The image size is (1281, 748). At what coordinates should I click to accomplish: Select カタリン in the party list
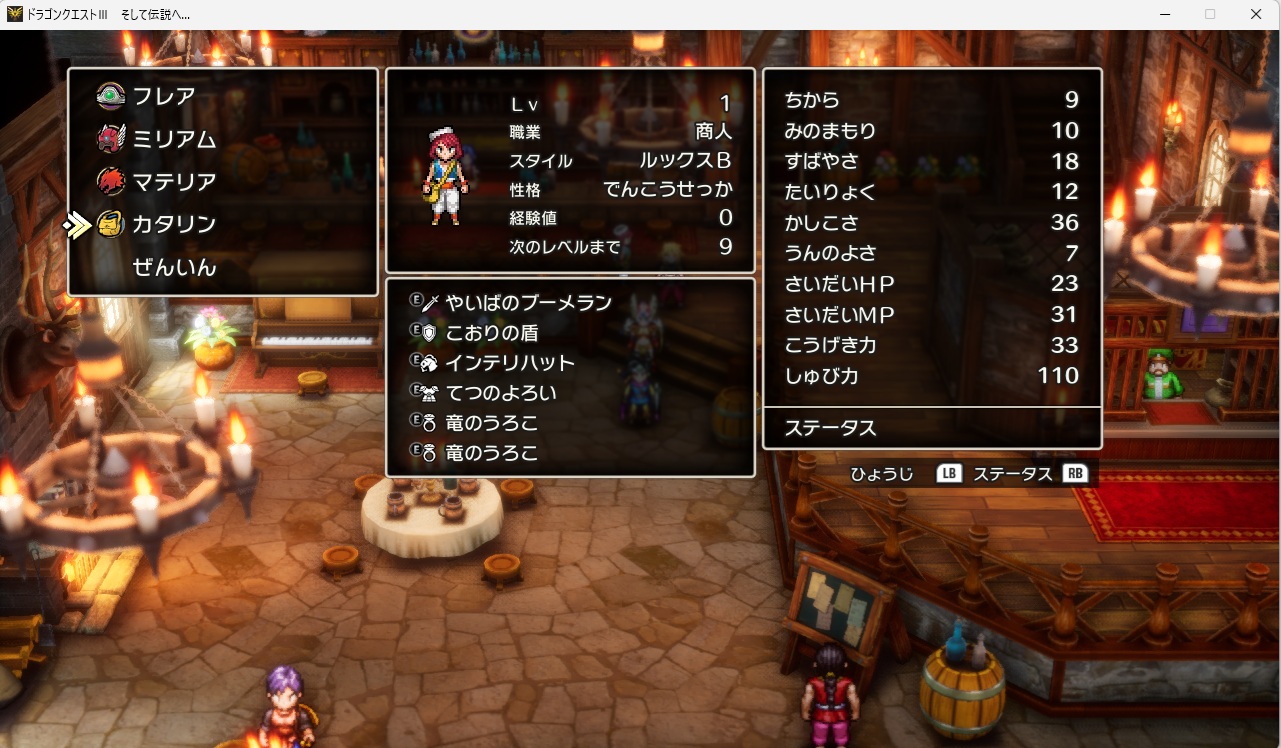tap(174, 225)
